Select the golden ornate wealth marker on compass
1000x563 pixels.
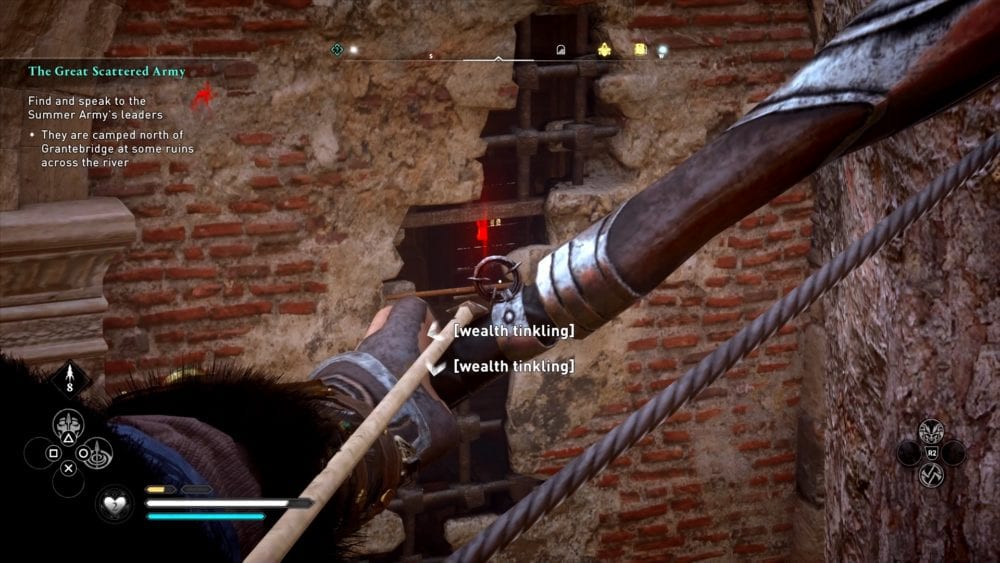[604, 49]
